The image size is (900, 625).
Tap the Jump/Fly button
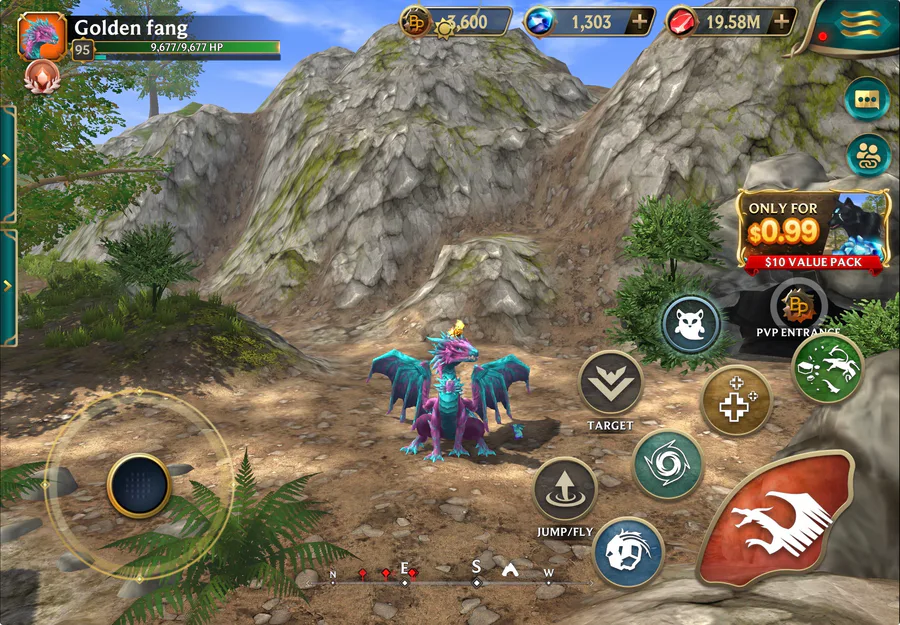565,489
